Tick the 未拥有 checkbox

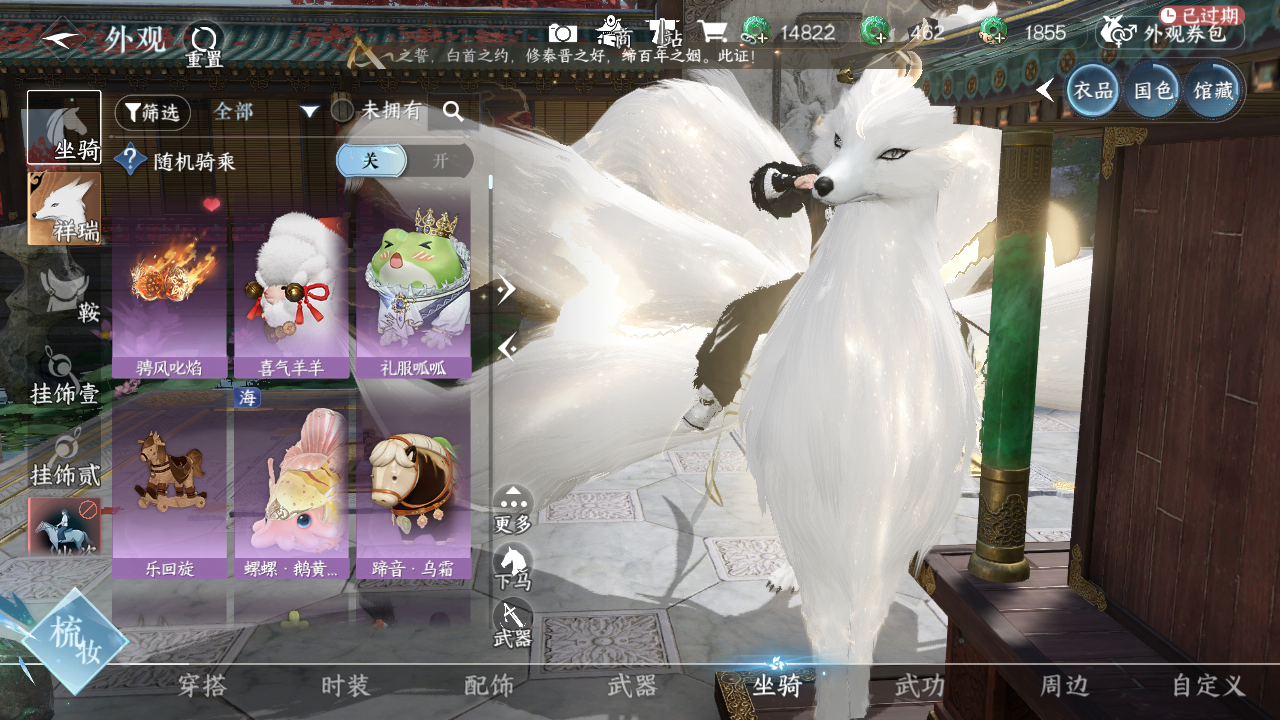(342, 111)
